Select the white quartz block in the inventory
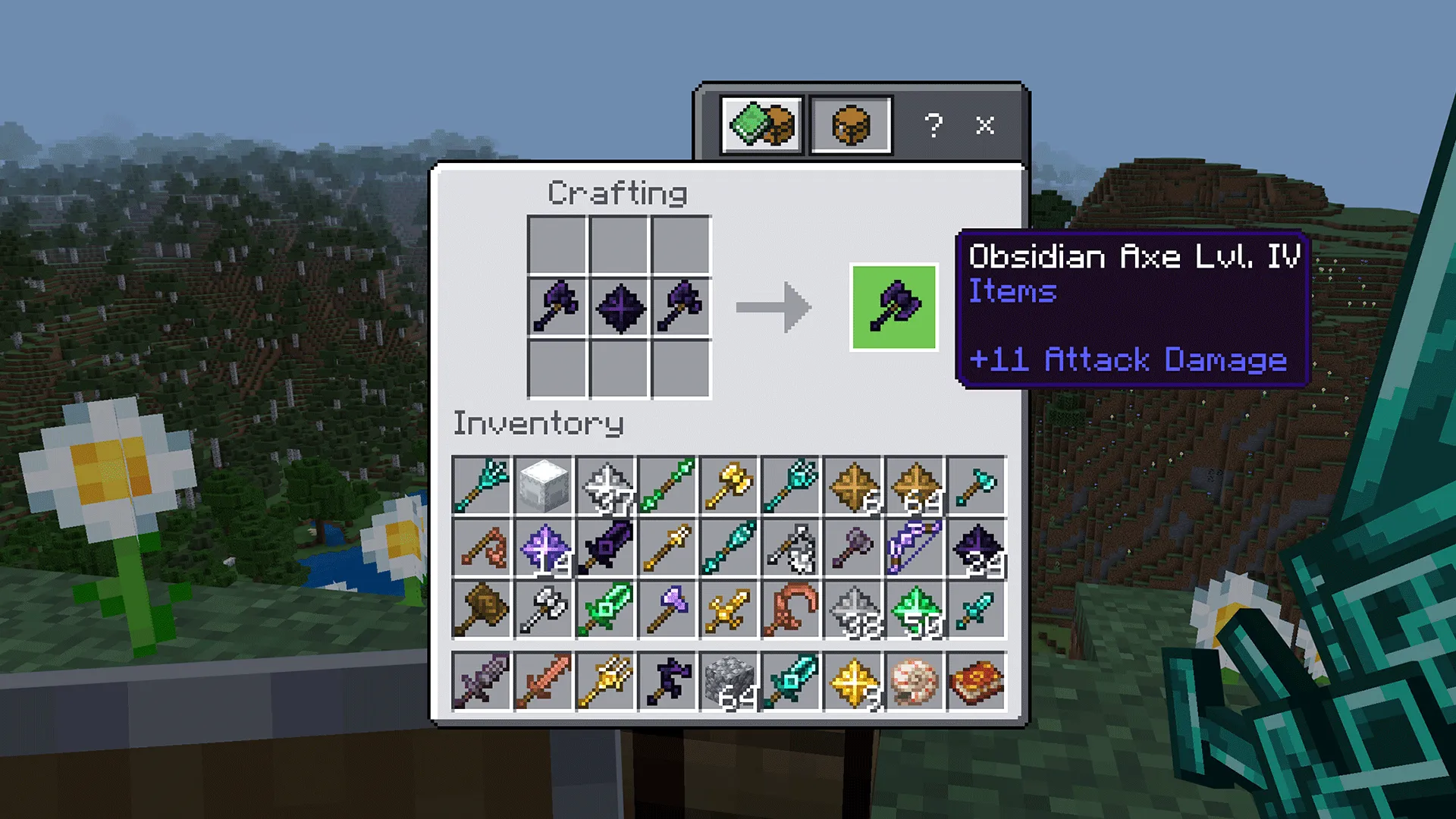Screen dimensions: 1456x819 543,487
